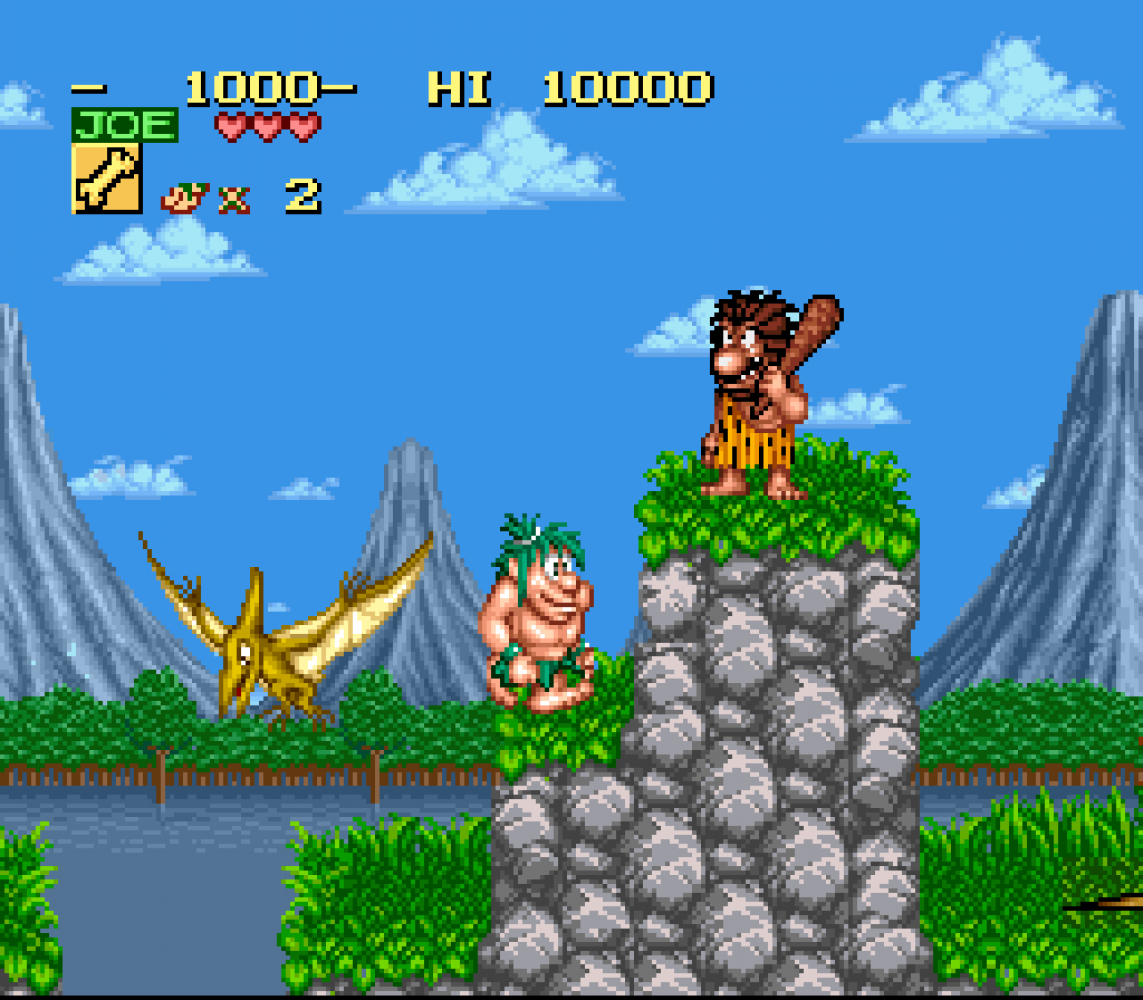This screenshot has width=1143, height=1000.
Task: Select the bone weapon icon
Action: click(x=106, y=178)
